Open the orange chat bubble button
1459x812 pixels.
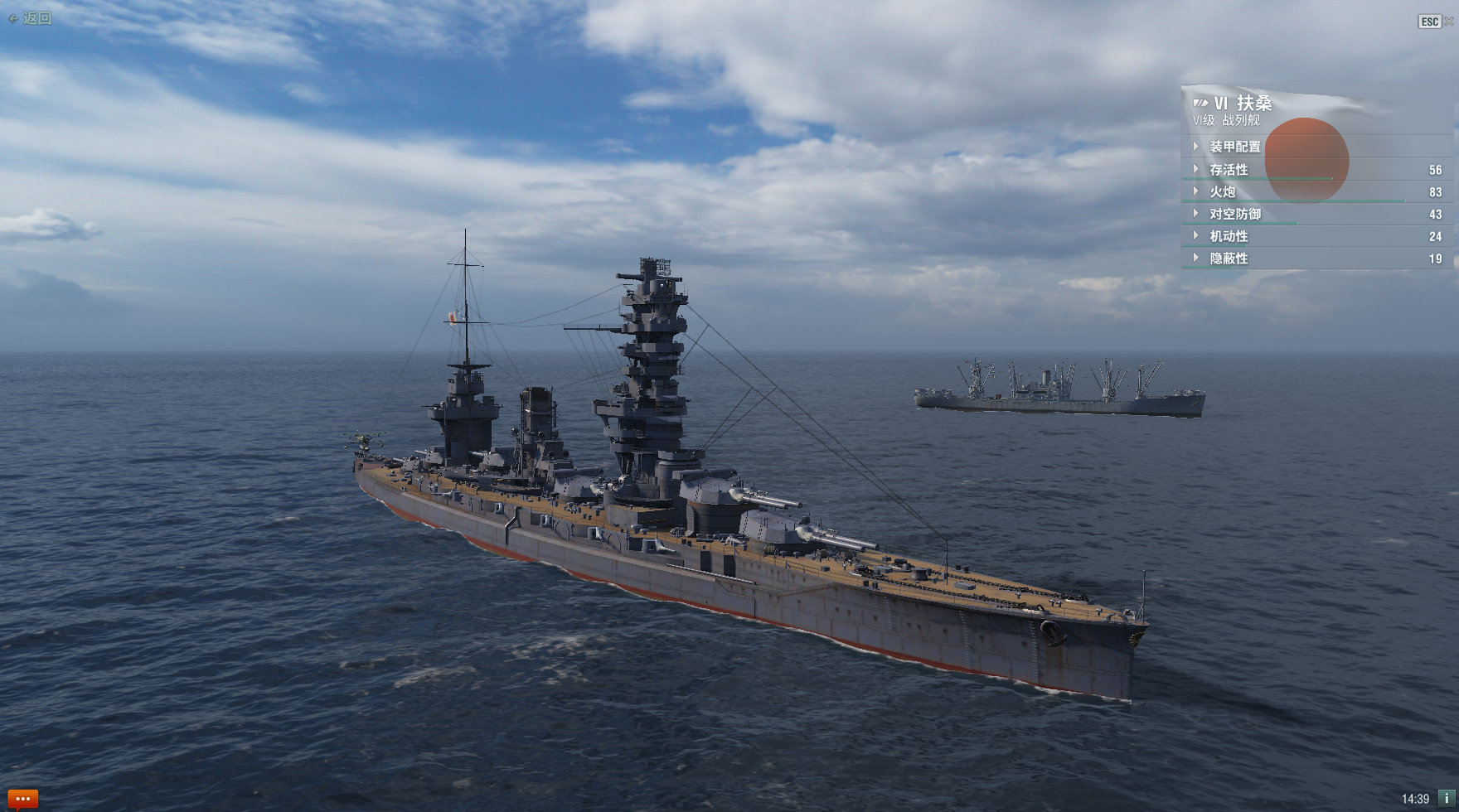pos(22,800)
